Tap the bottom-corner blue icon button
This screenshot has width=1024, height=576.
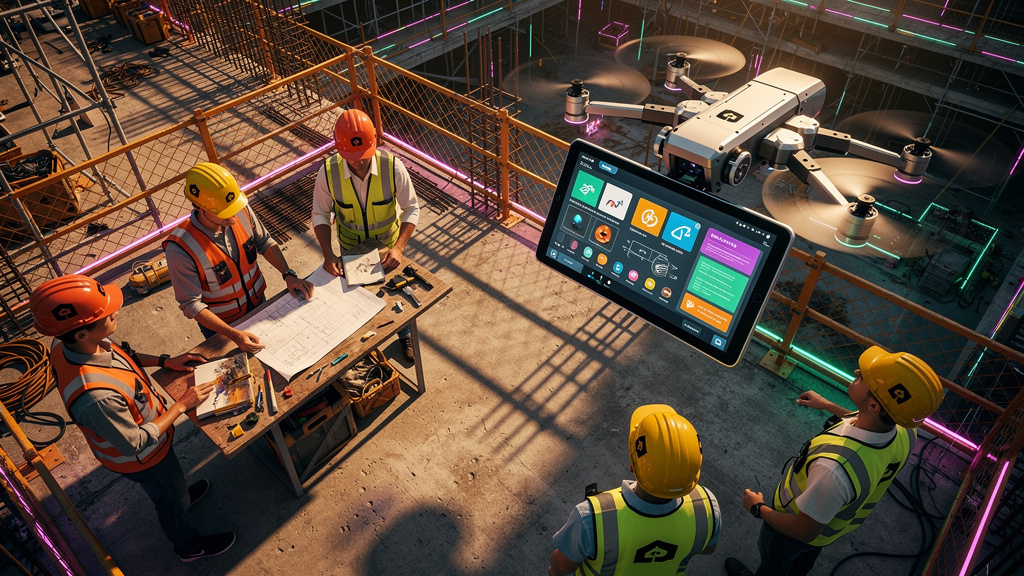718,341
